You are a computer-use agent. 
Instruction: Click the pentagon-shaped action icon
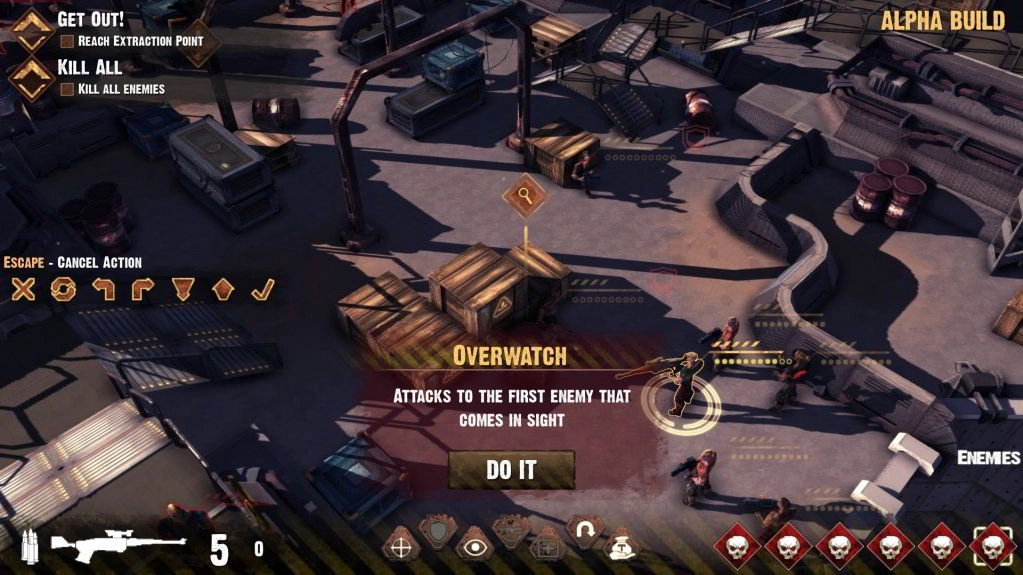click(x=222, y=290)
